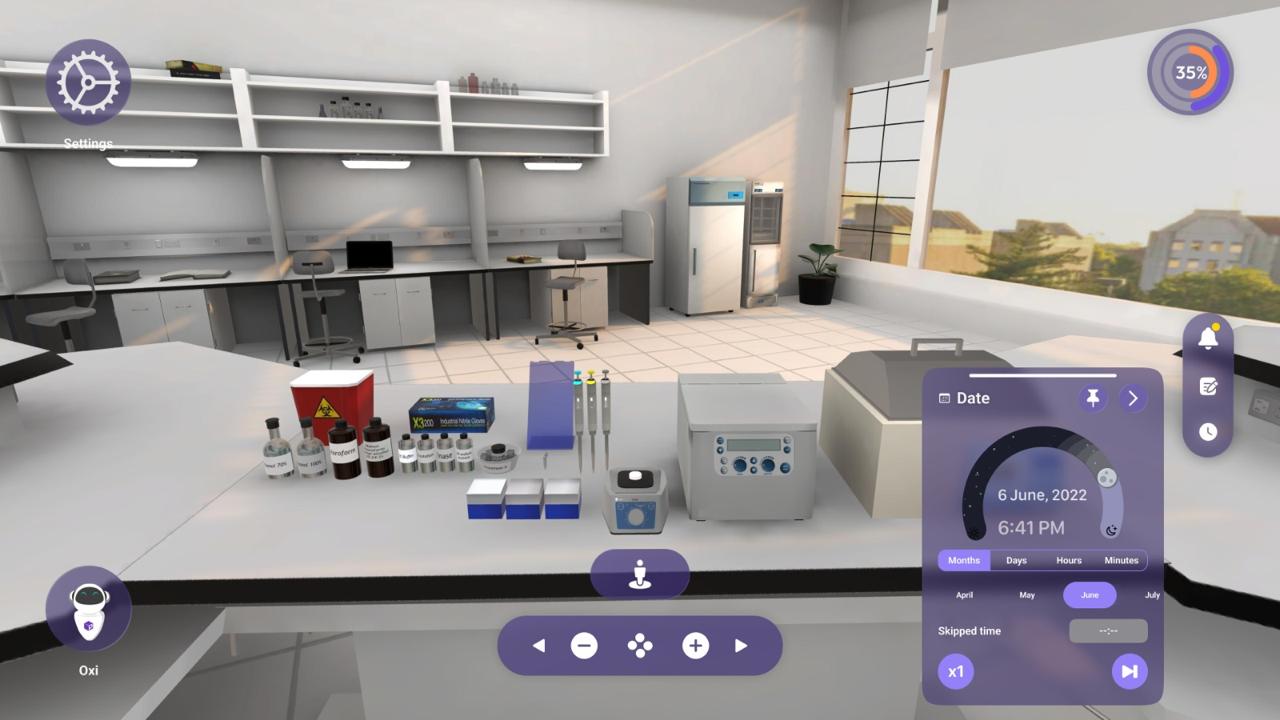Screen dimensions: 1280x720
Task: Switch to the Days tab
Action: 1016,560
